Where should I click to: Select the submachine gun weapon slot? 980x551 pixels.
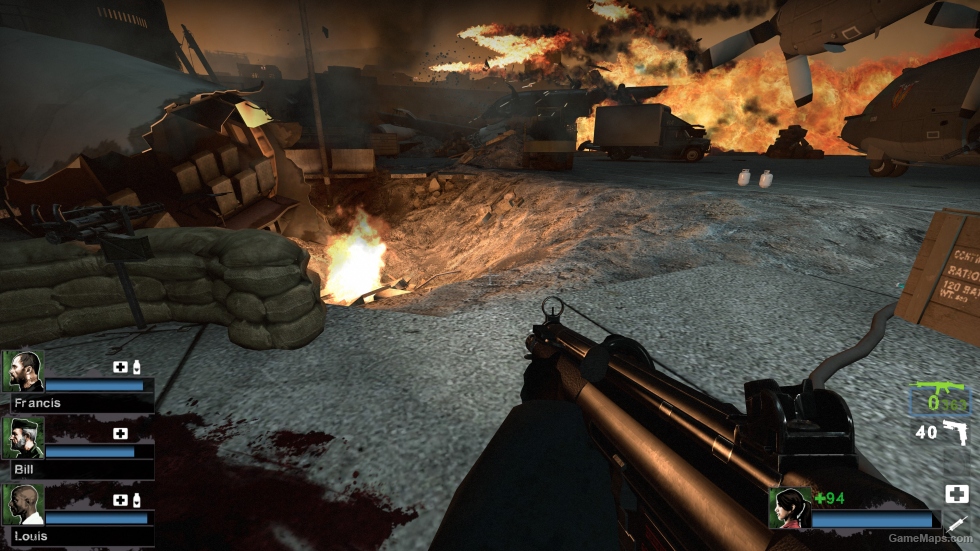(x=940, y=399)
